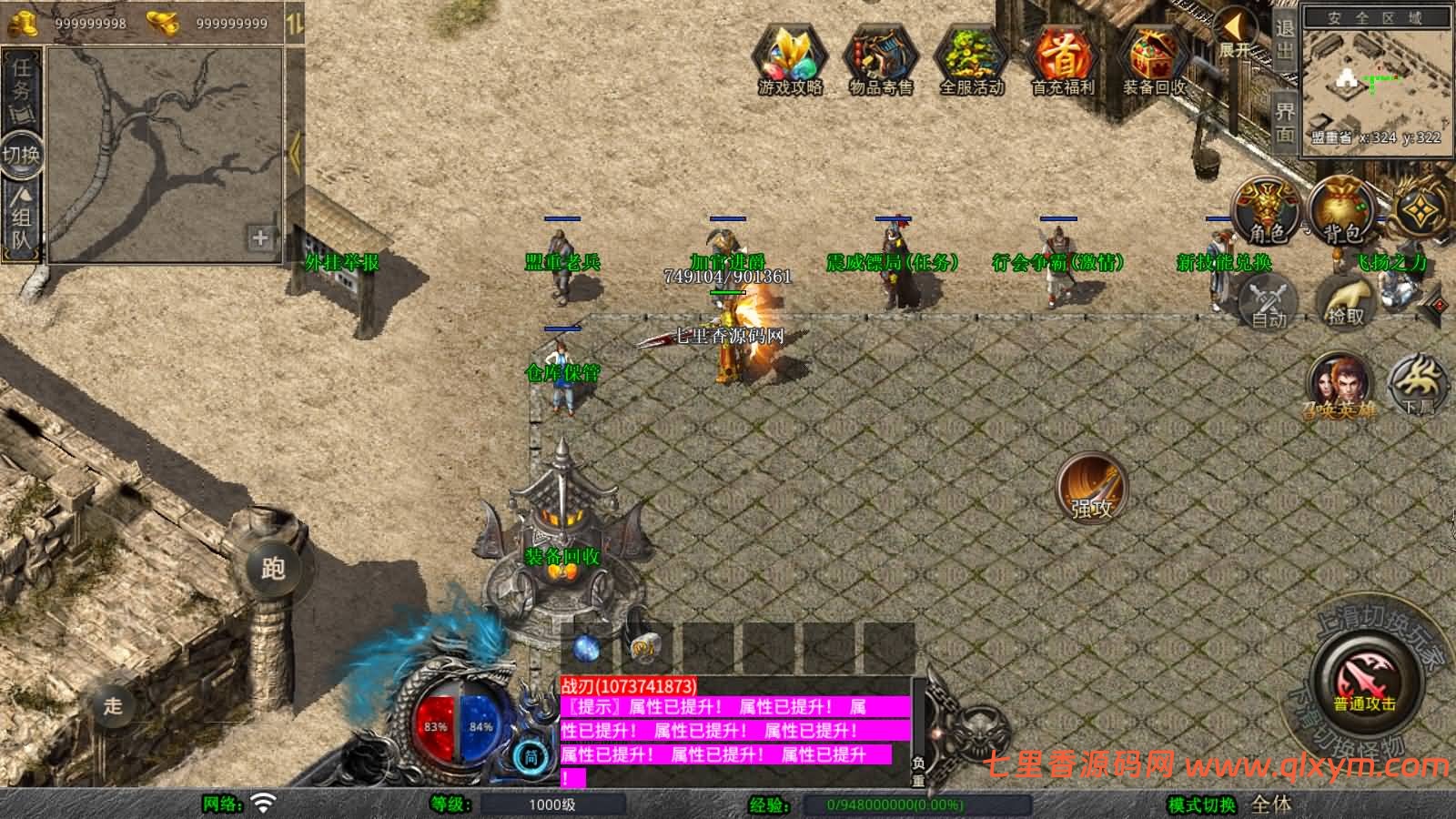This screenshot has height=819, width=1456.
Task: Open the minimap of 盟重省
Action: click(1375, 84)
